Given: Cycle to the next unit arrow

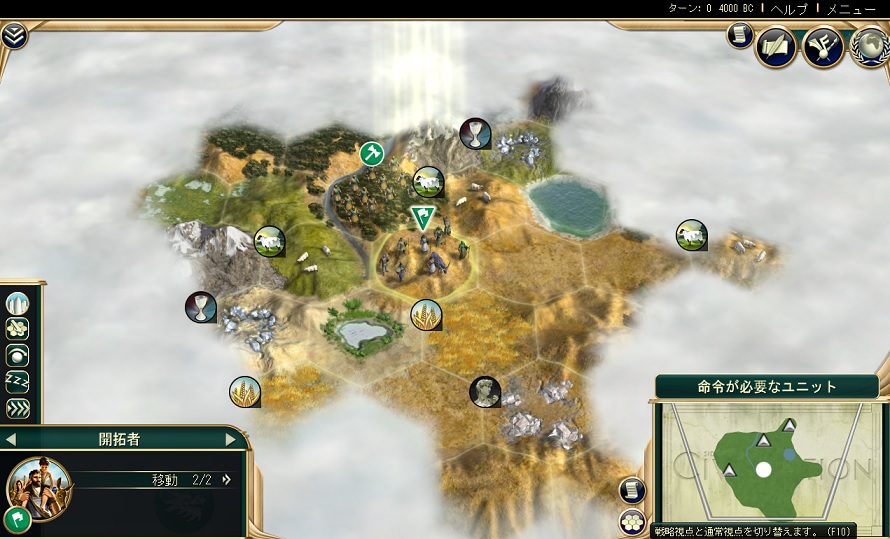Looking at the screenshot, I should [231, 439].
